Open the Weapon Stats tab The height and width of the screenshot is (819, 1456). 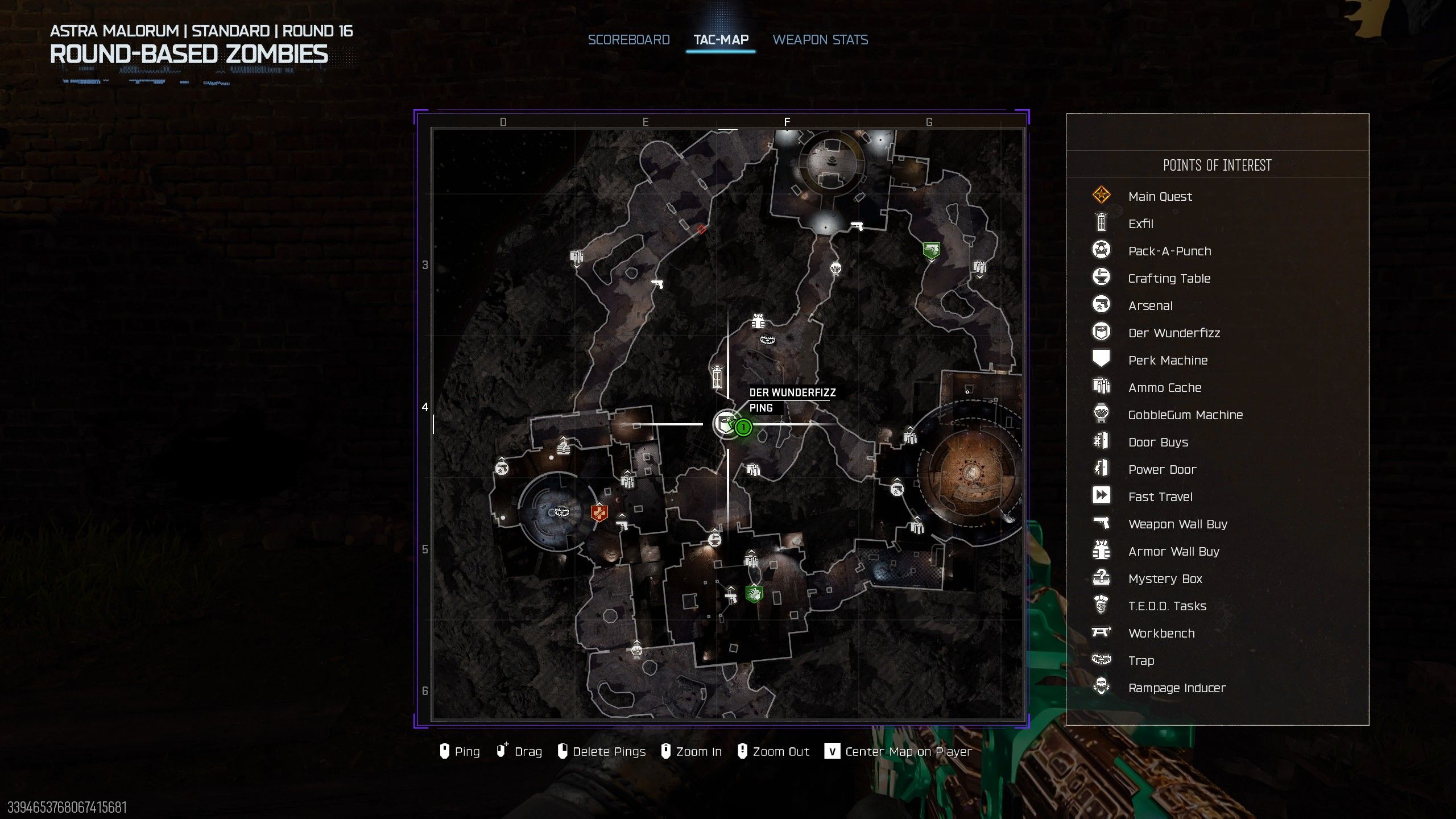click(820, 40)
